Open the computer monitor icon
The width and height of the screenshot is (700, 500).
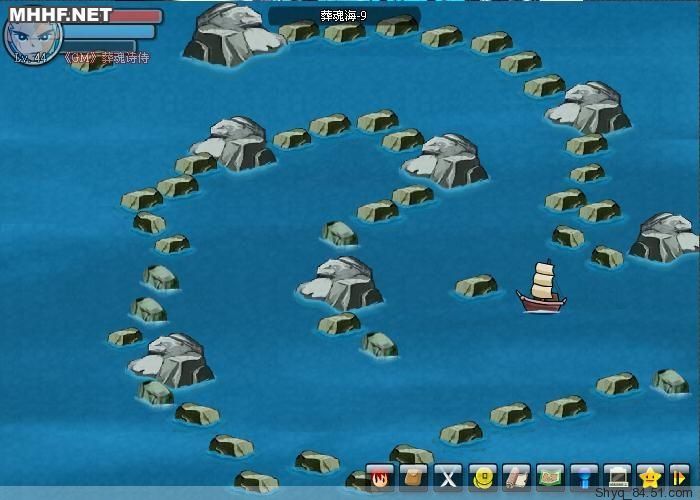pos(618,478)
